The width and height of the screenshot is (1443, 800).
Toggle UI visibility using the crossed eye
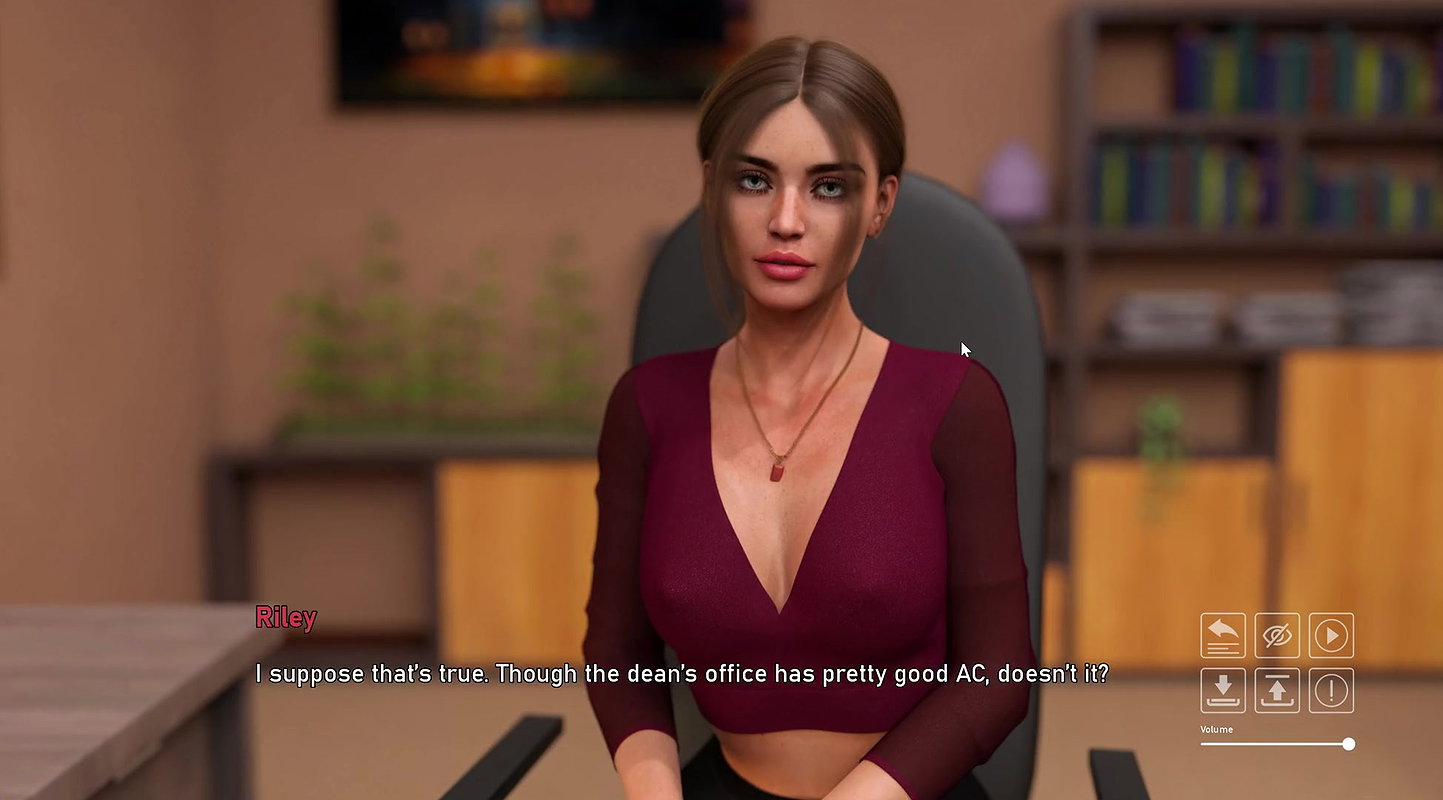click(x=1277, y=636)
